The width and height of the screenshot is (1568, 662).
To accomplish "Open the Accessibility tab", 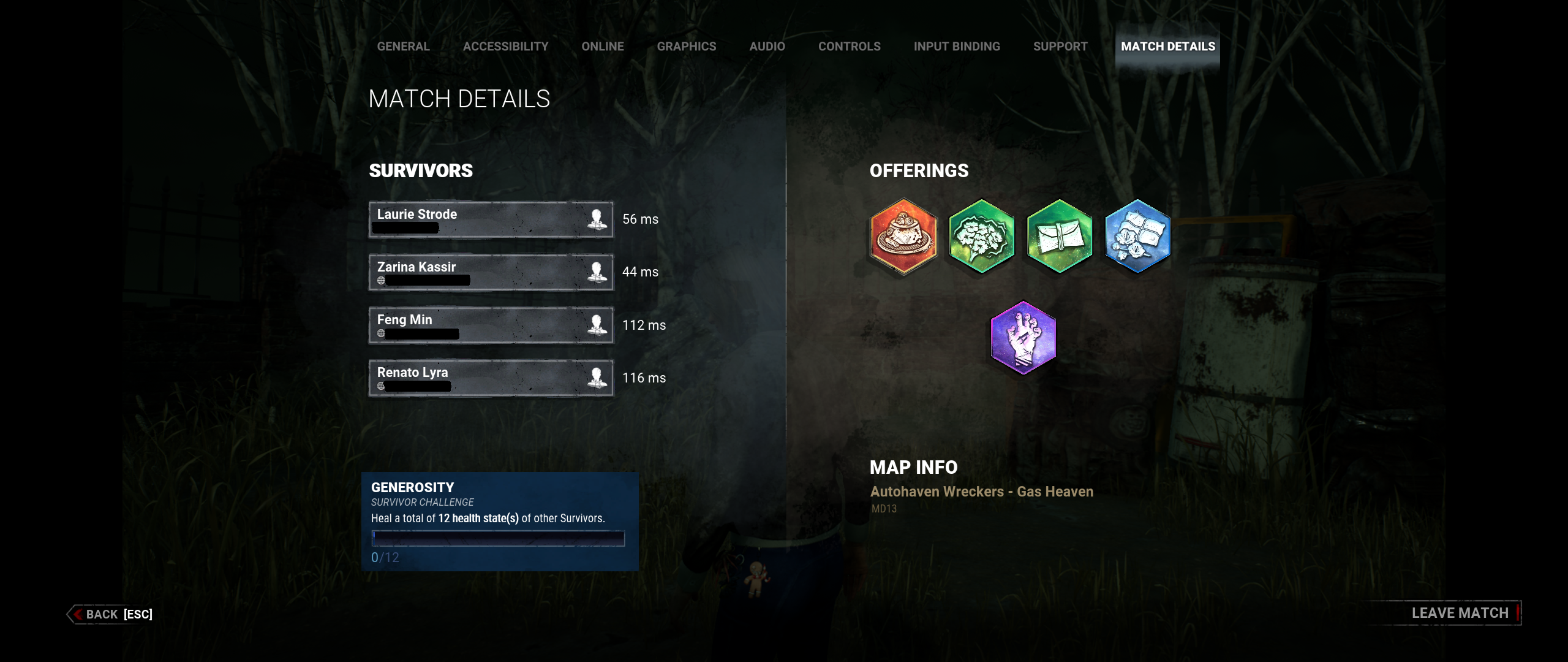I will (x=506, y=46).
